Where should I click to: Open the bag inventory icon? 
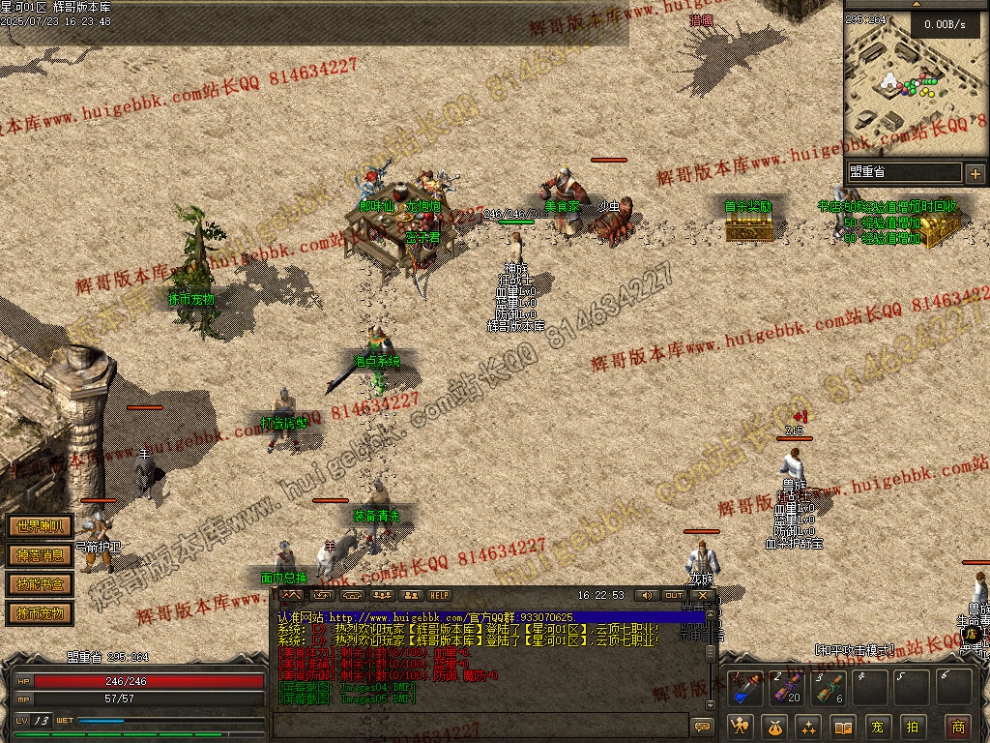775,727
